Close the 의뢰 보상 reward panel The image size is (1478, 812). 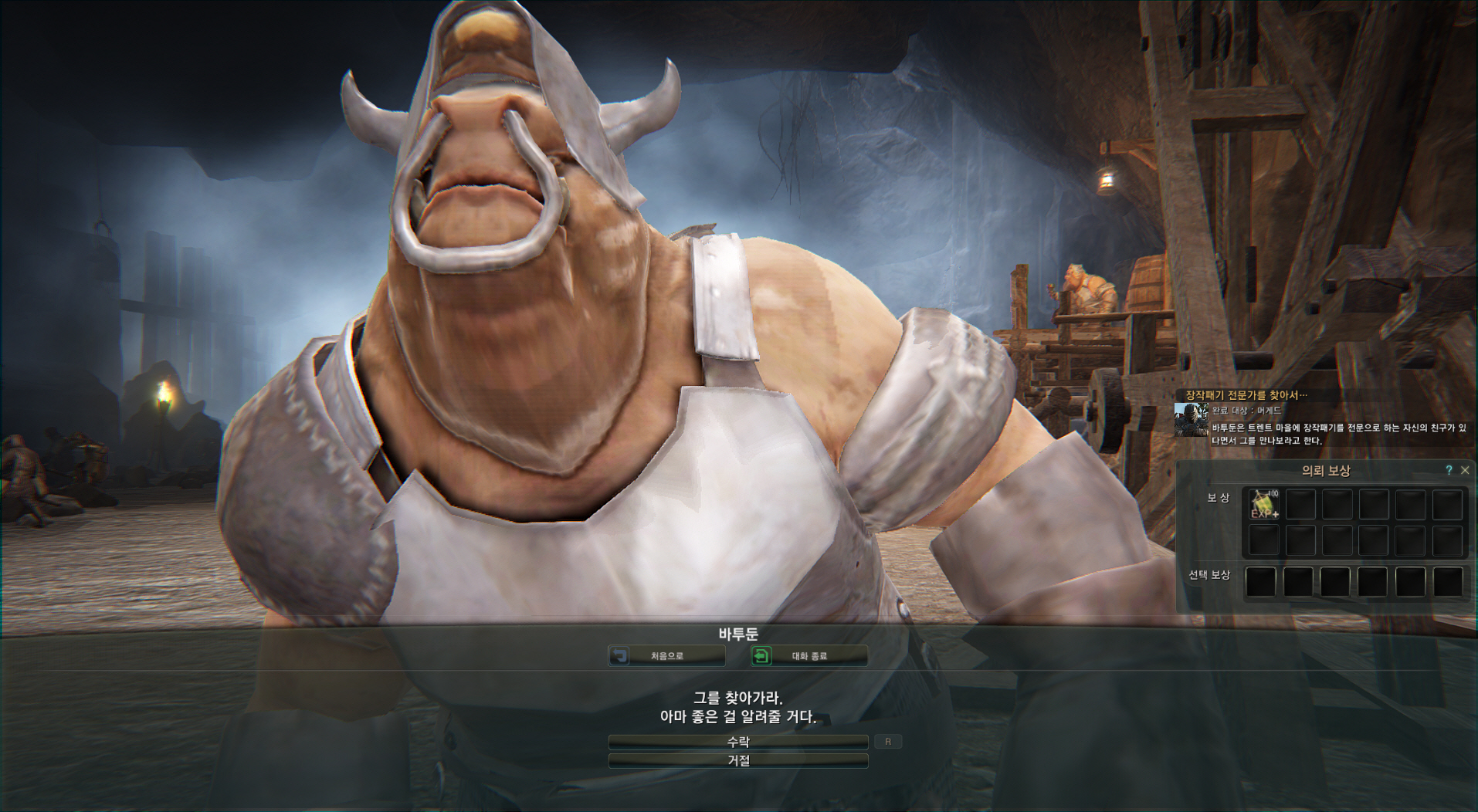point(1465,470)
